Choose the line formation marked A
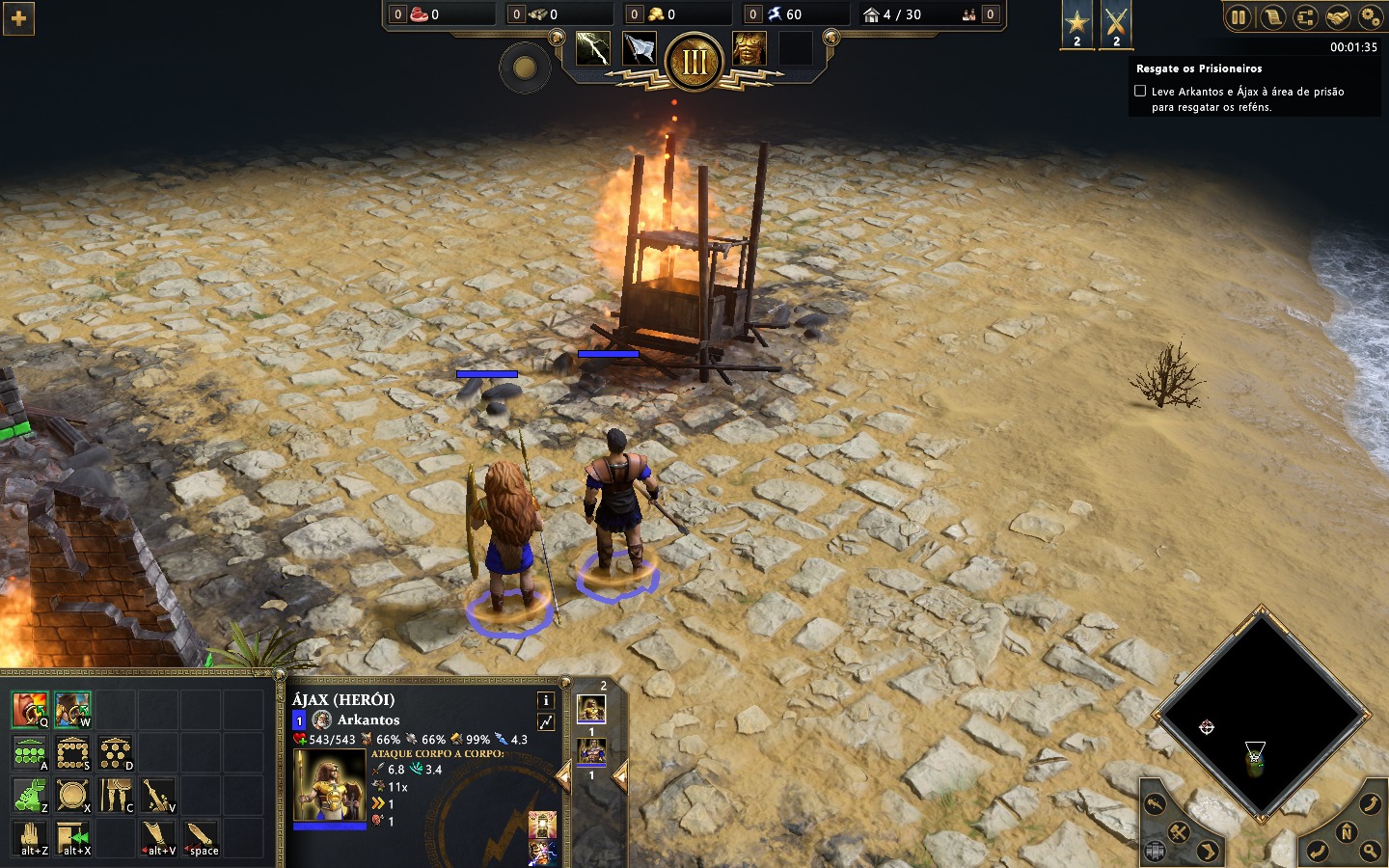The width and height of the screenshot is (1389, 868). pyautogui.click(x=30, y=752)
